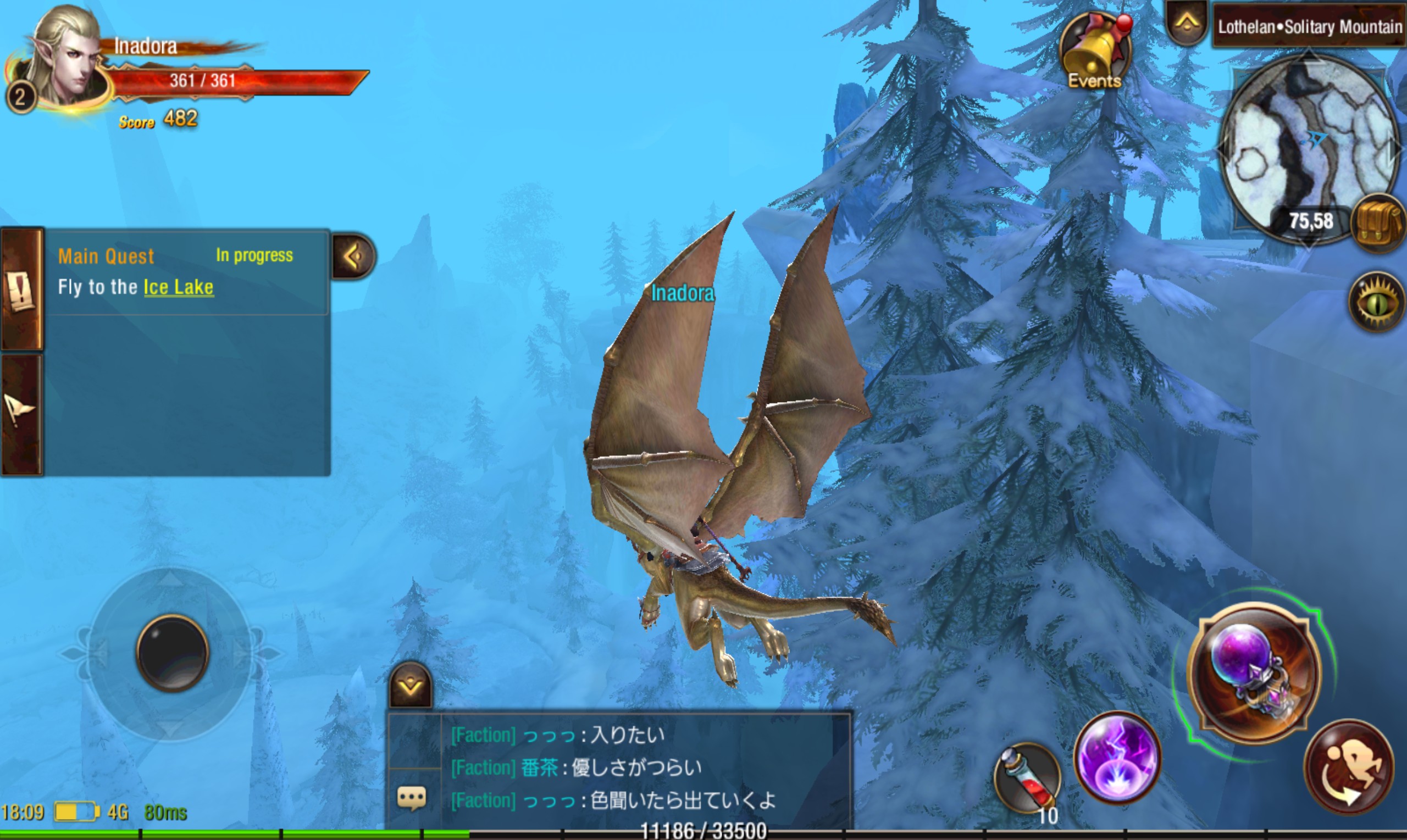Open chat input via speech bubble icon

point(412,798)
